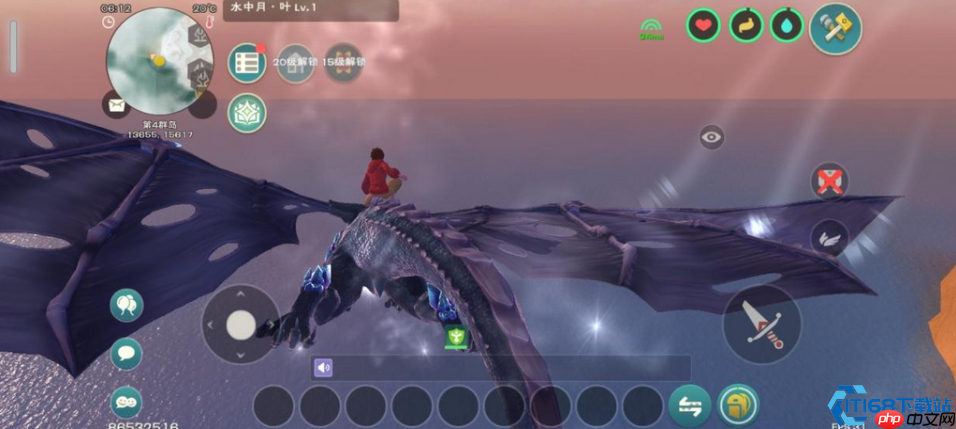Open the task list with red notification
Viewport: 956px width, 429px height.
[x=246, y=62]
